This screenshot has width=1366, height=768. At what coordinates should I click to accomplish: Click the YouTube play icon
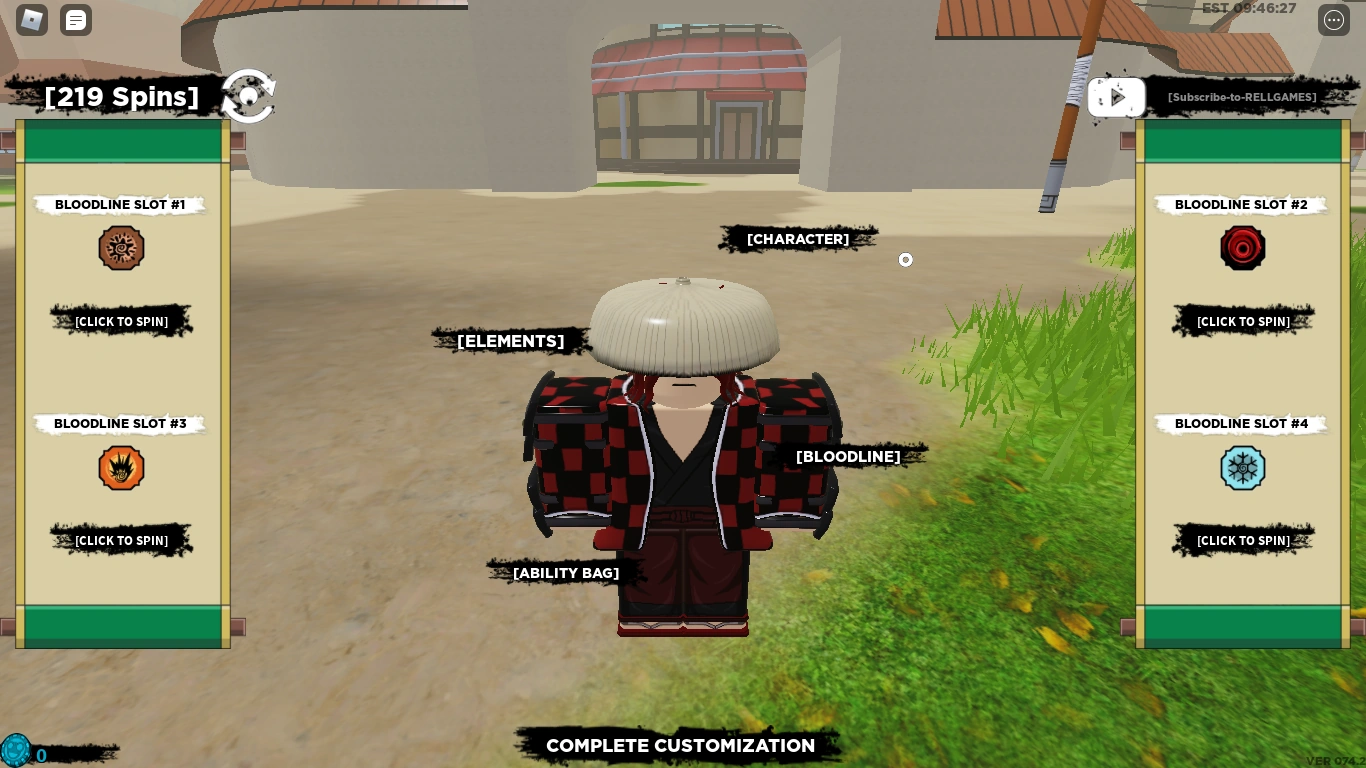click(1116, 97)
